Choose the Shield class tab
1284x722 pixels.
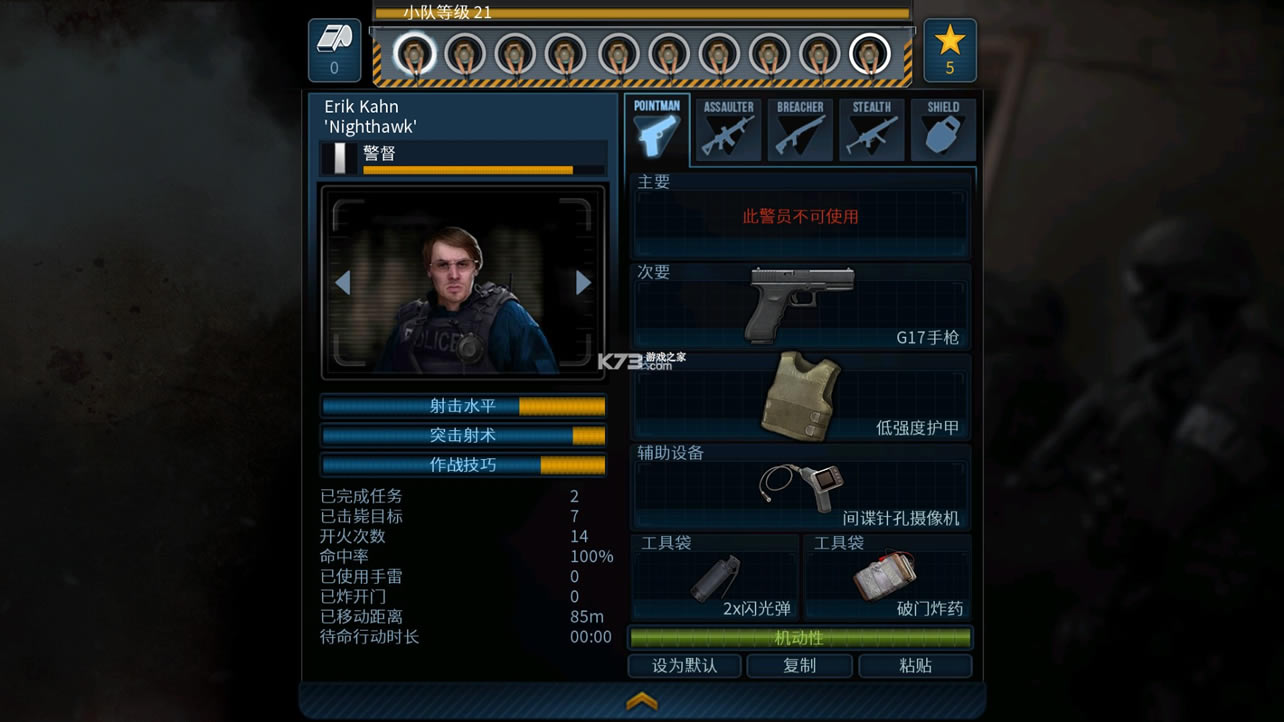click(943, 130)
